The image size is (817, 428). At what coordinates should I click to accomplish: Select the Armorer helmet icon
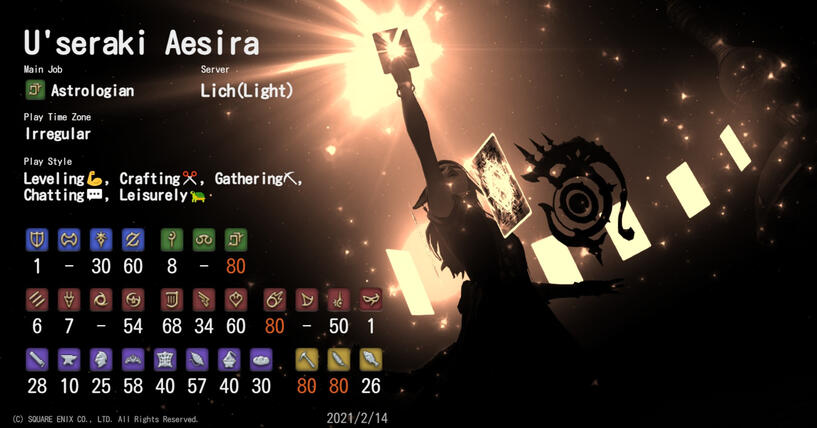point(101,359)
